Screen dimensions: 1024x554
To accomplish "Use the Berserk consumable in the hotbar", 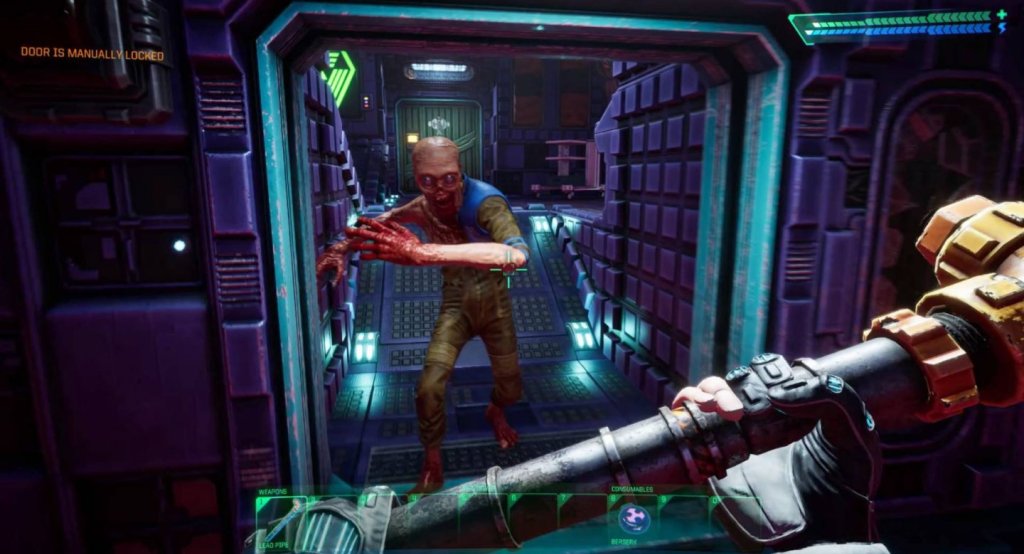I will point(633,517).
